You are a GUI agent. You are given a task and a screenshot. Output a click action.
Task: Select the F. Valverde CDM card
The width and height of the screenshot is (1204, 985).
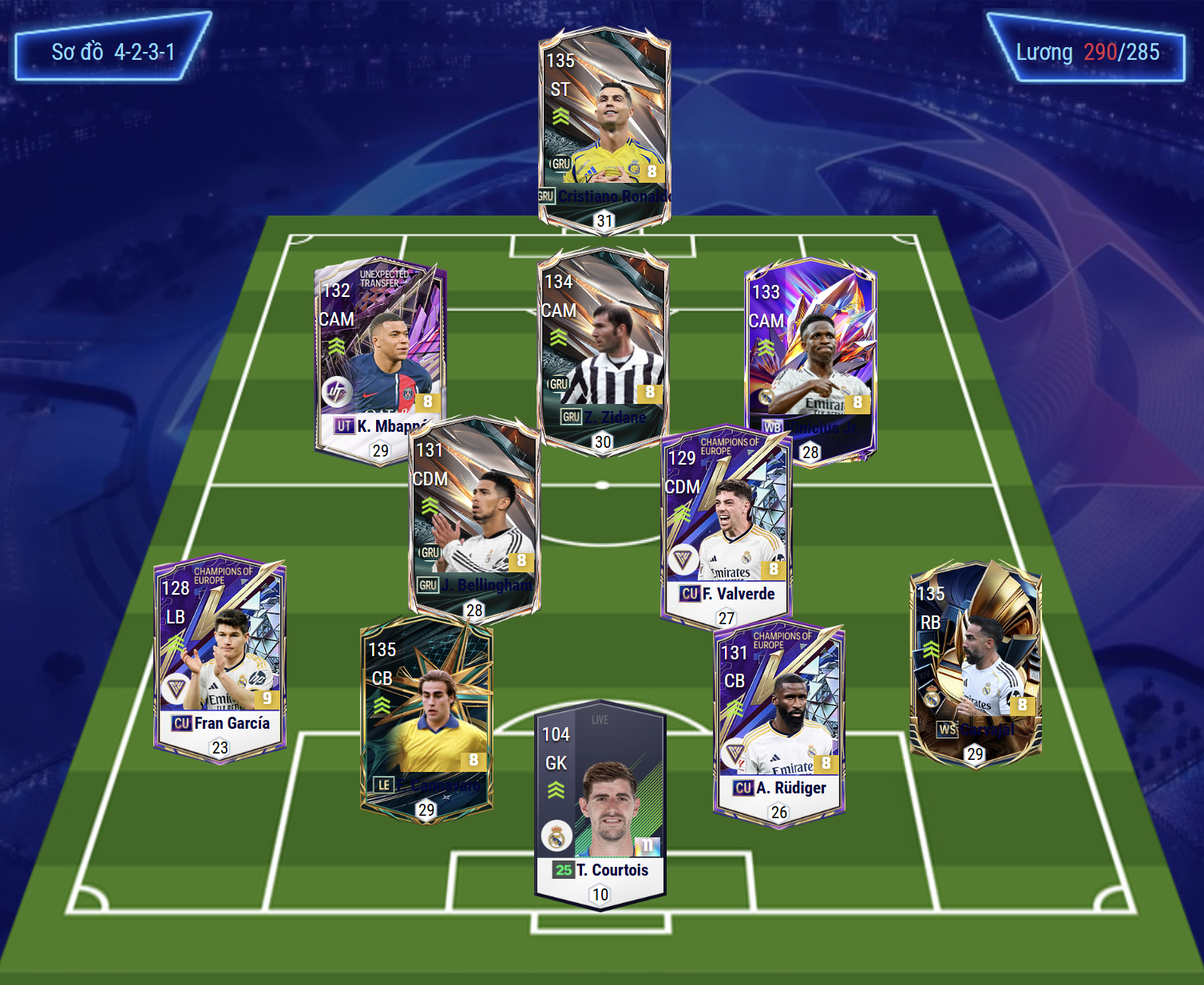(726, 519)
